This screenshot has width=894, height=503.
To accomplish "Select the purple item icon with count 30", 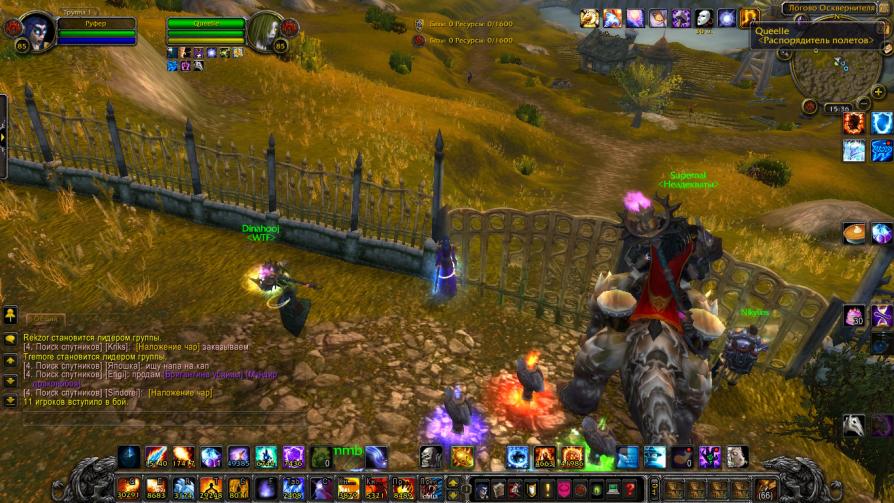I will coord(853,316).
